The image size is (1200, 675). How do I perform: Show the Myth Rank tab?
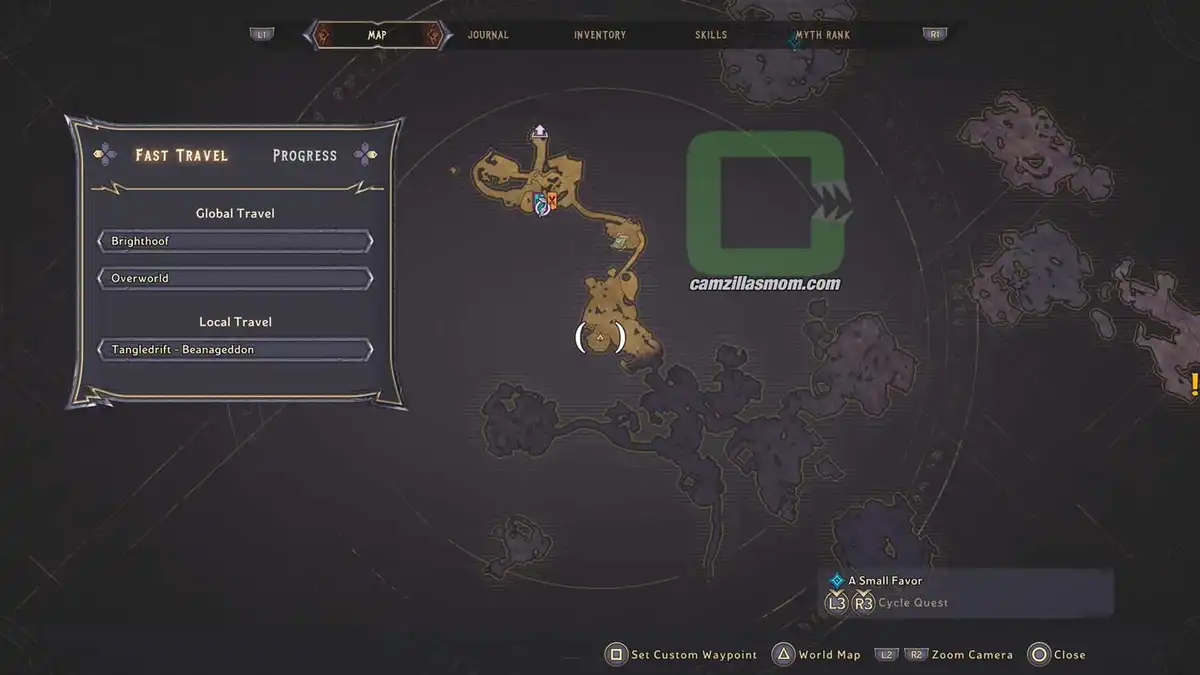tap(822, 35)
